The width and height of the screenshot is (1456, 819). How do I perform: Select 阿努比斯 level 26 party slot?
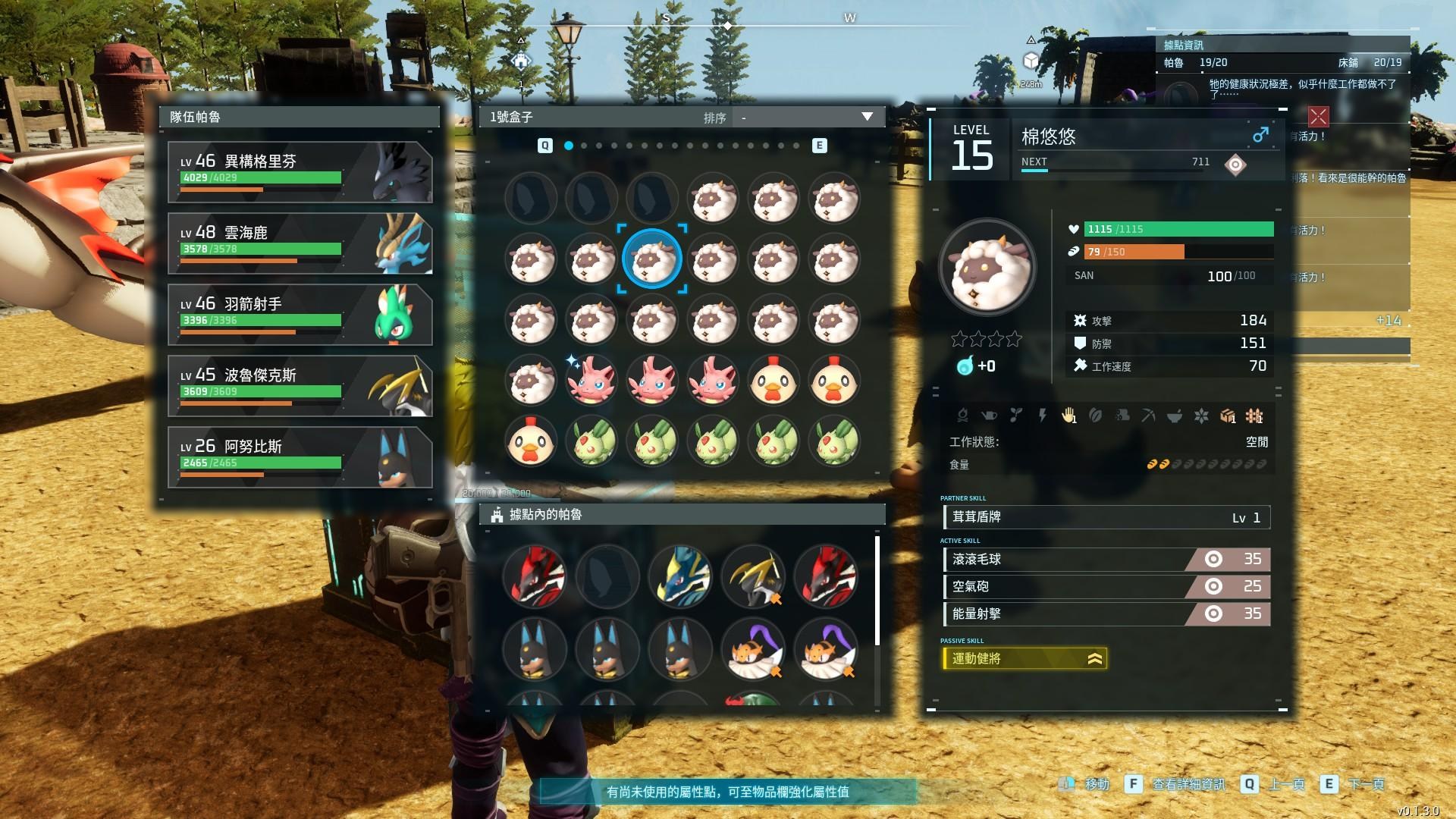300,457
